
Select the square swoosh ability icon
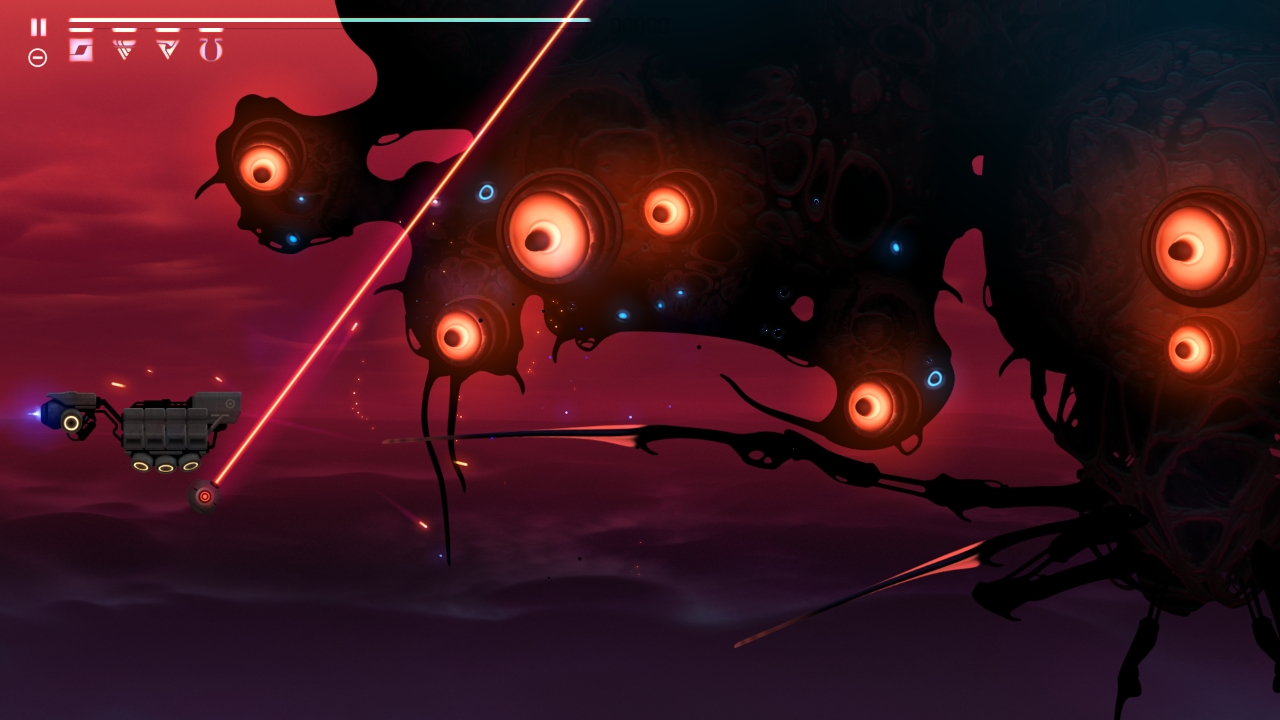point(82,50)
